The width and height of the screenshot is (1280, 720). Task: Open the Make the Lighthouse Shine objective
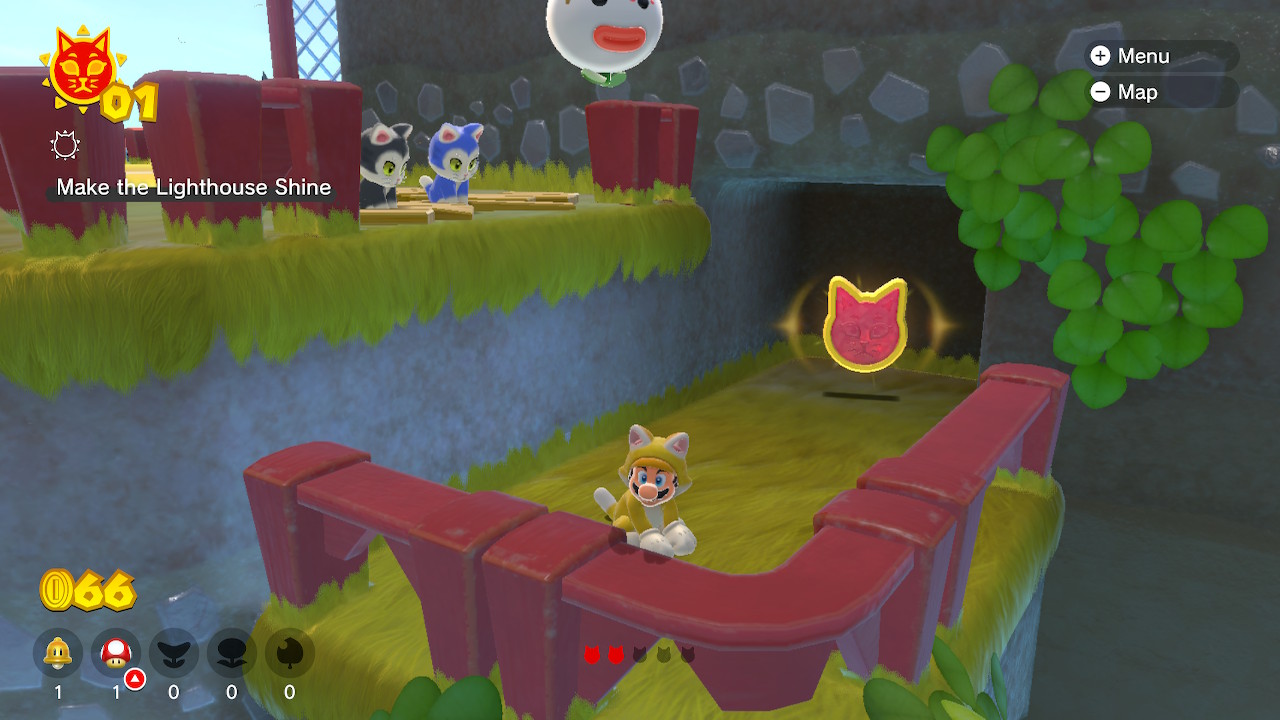(193, 187)
